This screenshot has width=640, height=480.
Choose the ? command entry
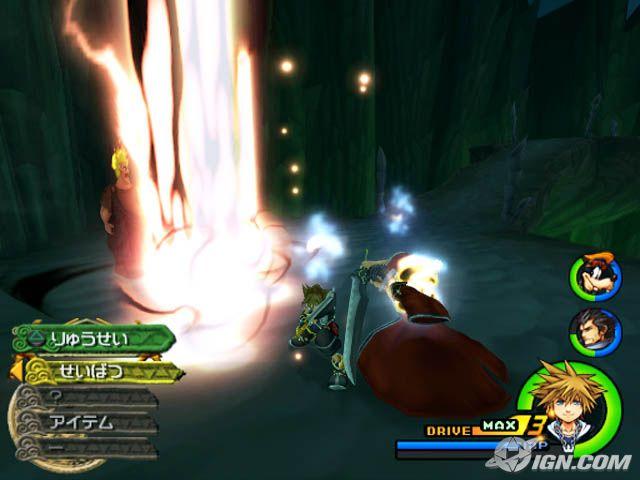[x=85, y=397]
